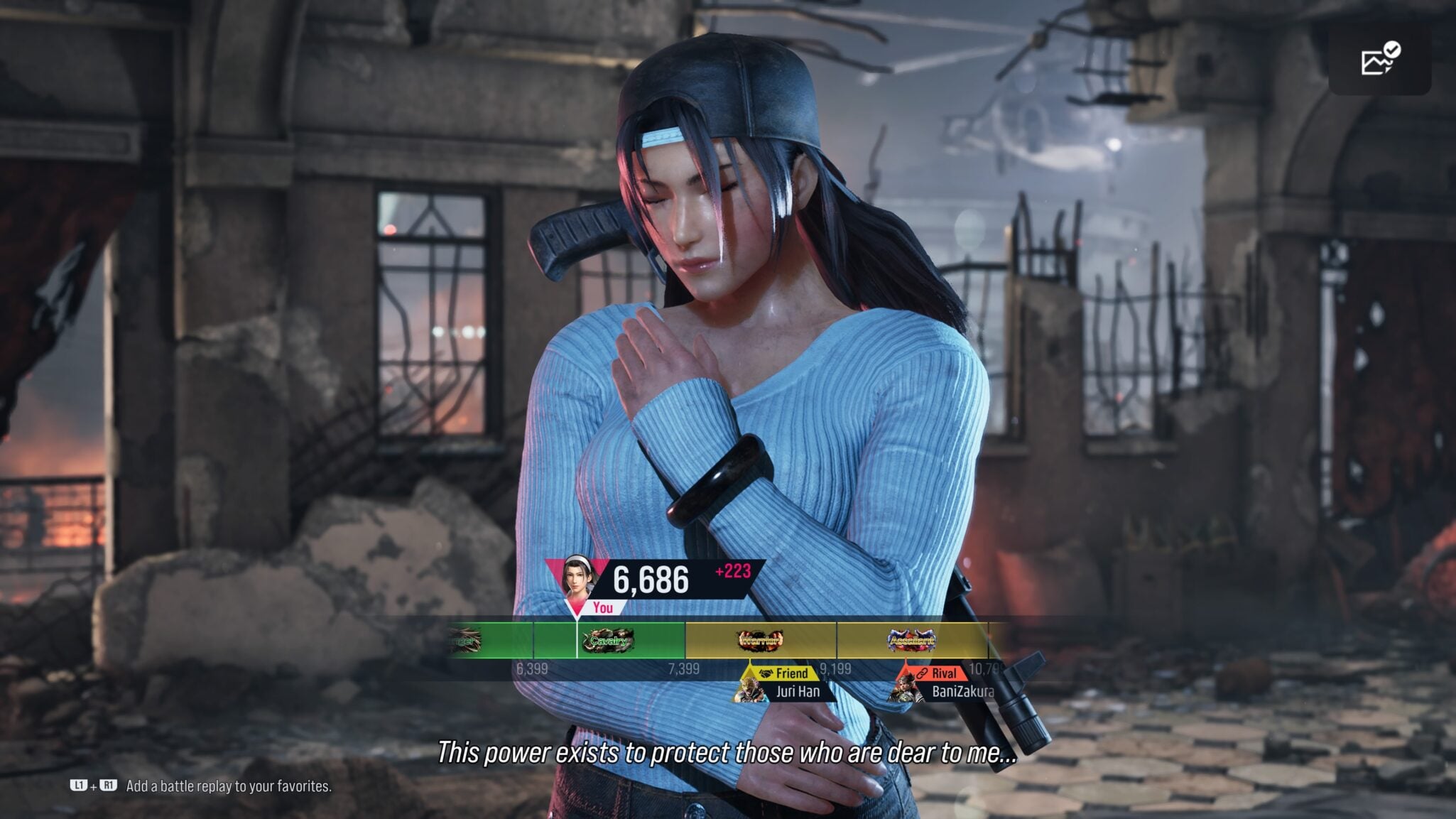Click the Assailant rank emblem
Viewport: 1456px width, 819px height.
[911, 640]
